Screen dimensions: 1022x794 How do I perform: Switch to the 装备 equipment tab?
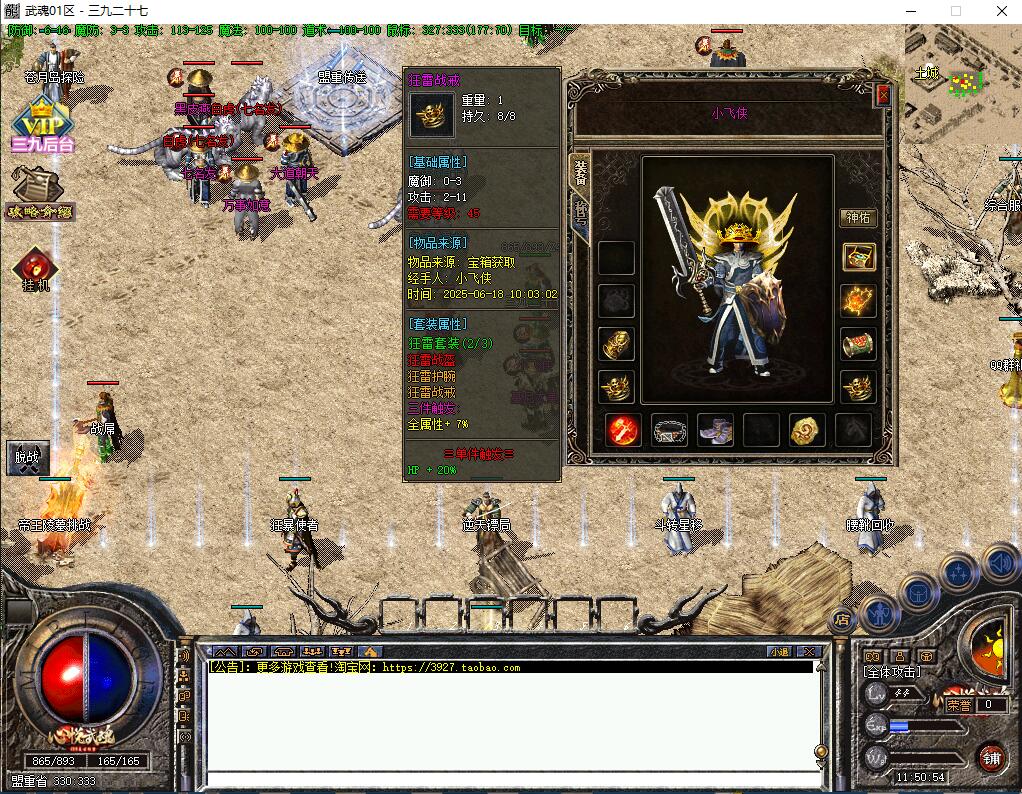(580, 173)
